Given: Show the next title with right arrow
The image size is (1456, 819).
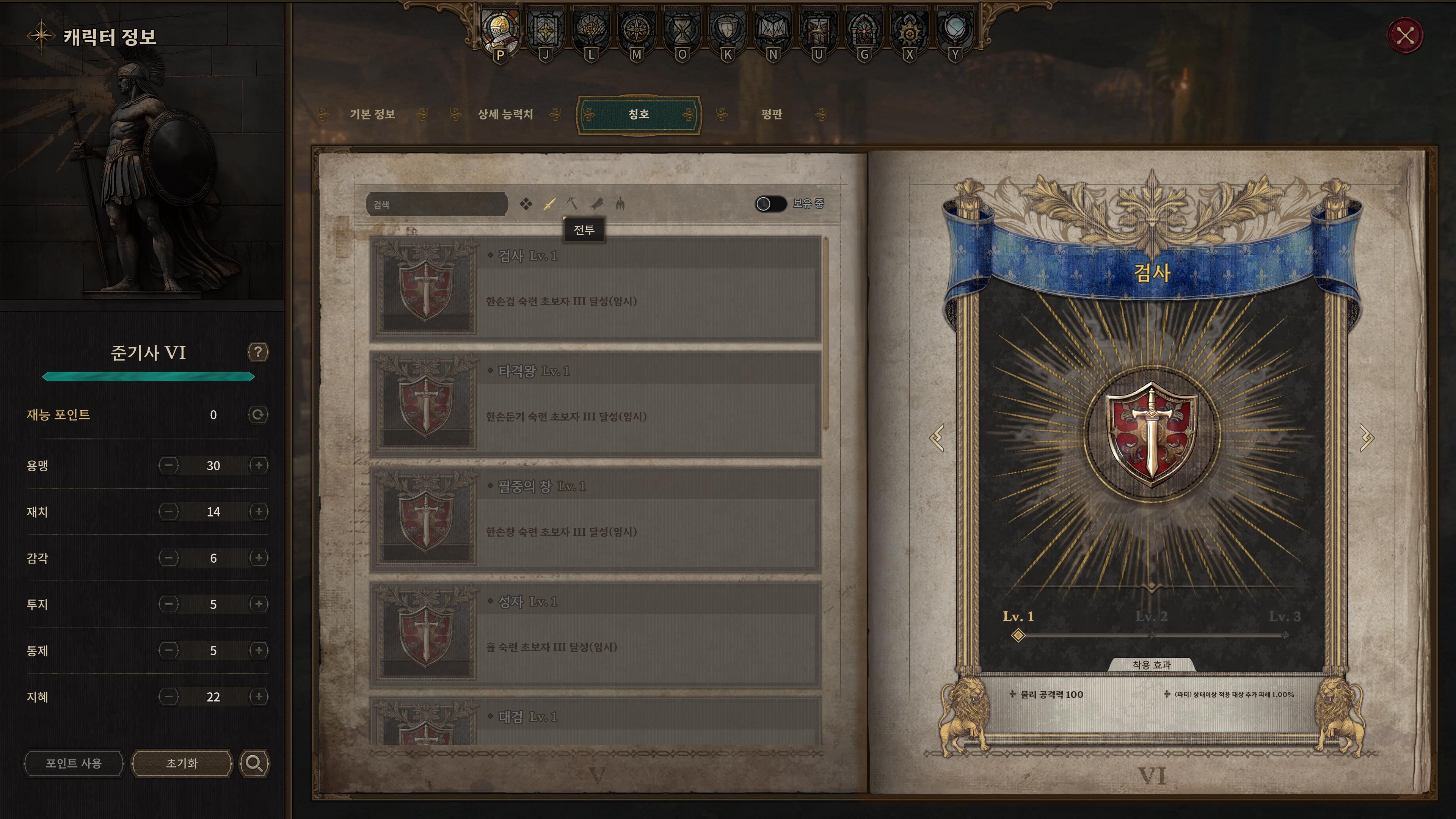Looking at the screenshot, I should (x=1366, y=438).
